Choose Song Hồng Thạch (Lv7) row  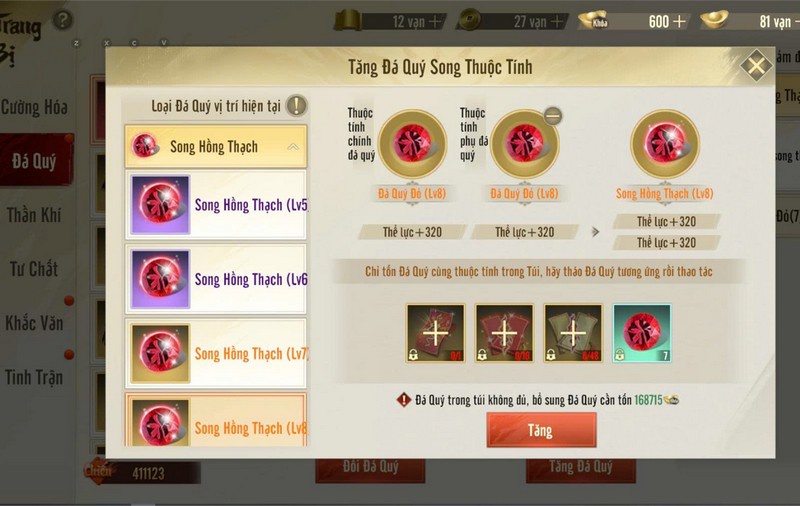216,353
